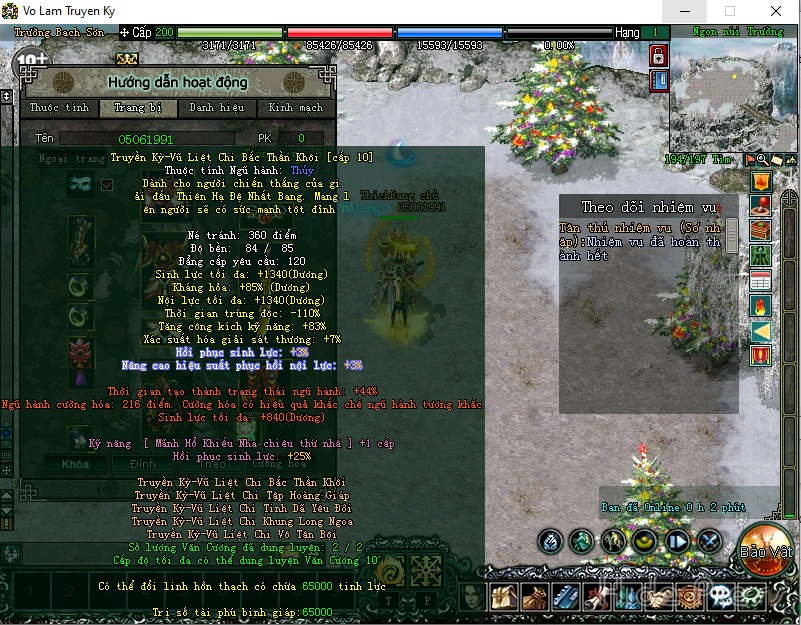Click the magnifier icon under the minimap
This screenshot has height=625, width=801.
[762, 160]
